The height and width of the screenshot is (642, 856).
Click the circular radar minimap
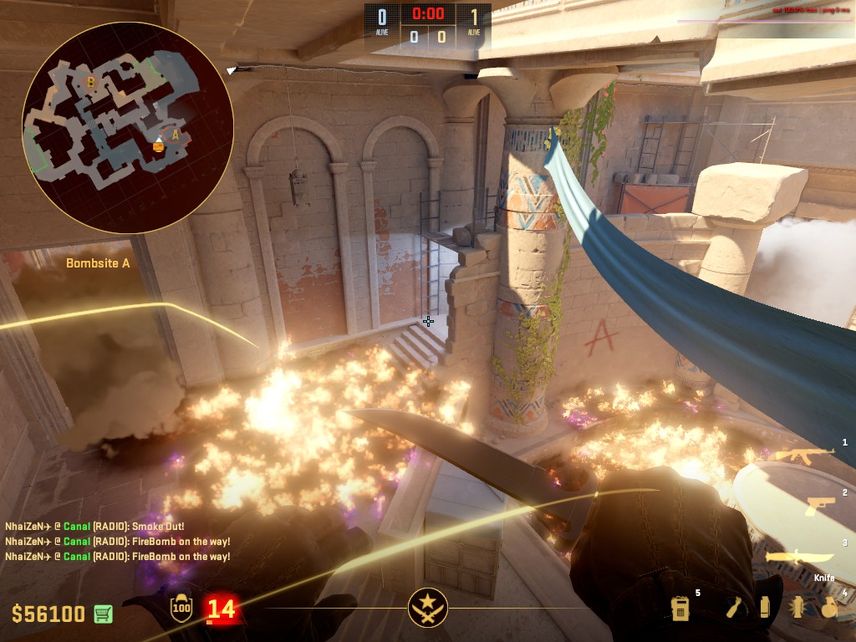(x=127, y=127)
